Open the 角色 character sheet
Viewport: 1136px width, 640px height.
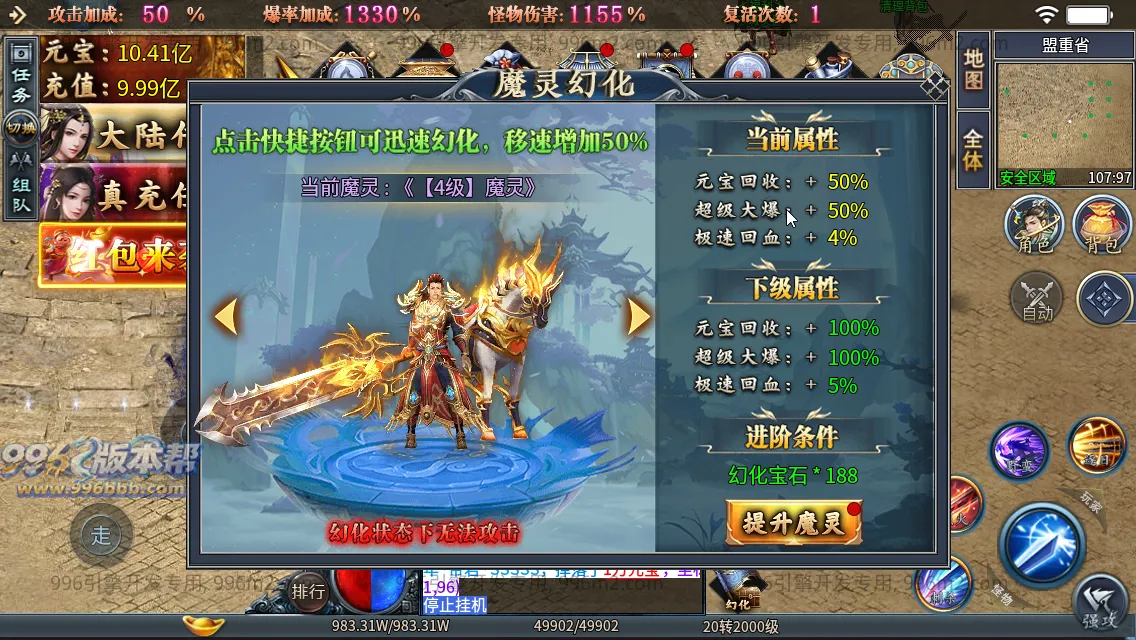[x=1034, y=224]
